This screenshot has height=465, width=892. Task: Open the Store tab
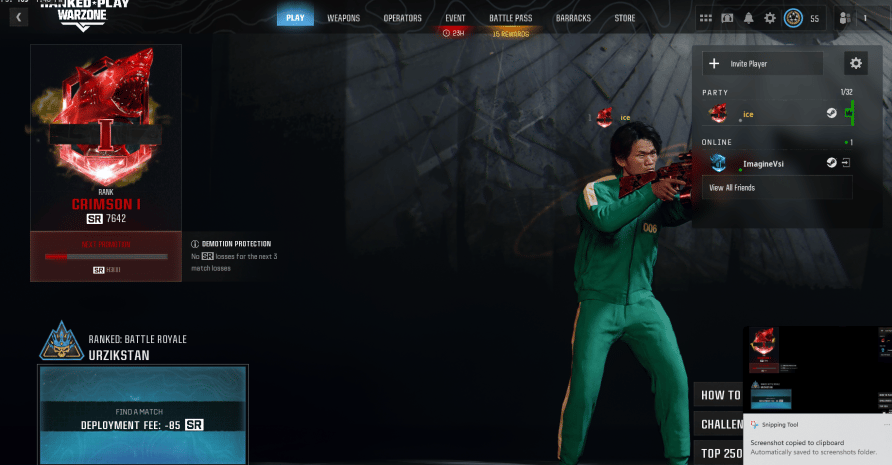[x=625, y=18]
